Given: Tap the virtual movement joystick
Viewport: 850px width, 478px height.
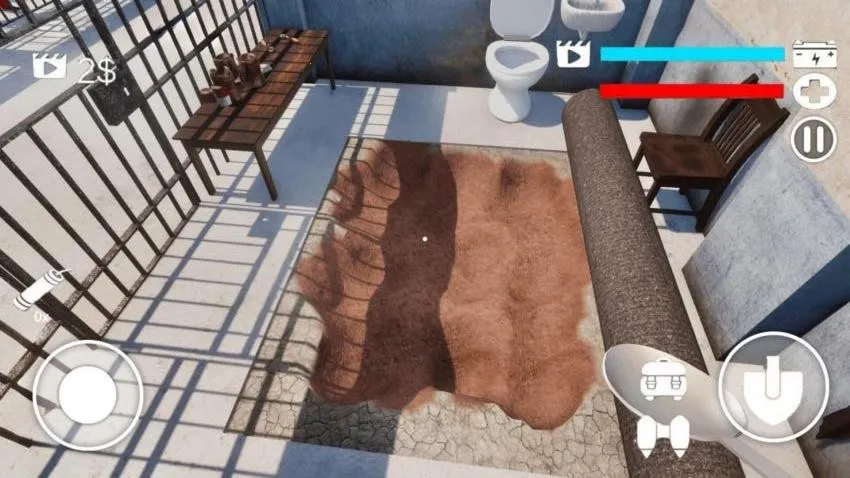Looking at the screenshot, I should point(87,393).
